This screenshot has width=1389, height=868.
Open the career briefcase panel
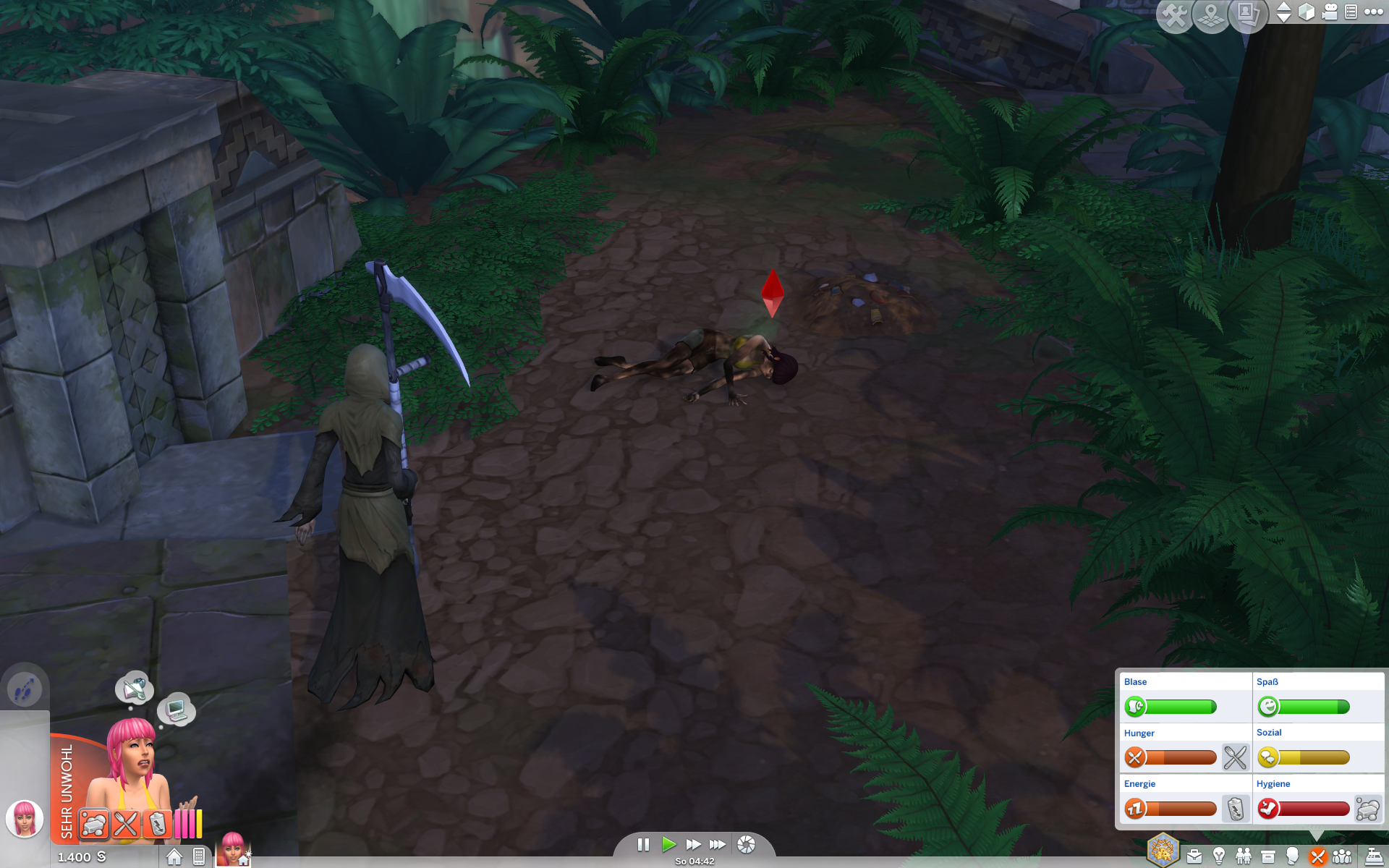[x=1194, y=857]
